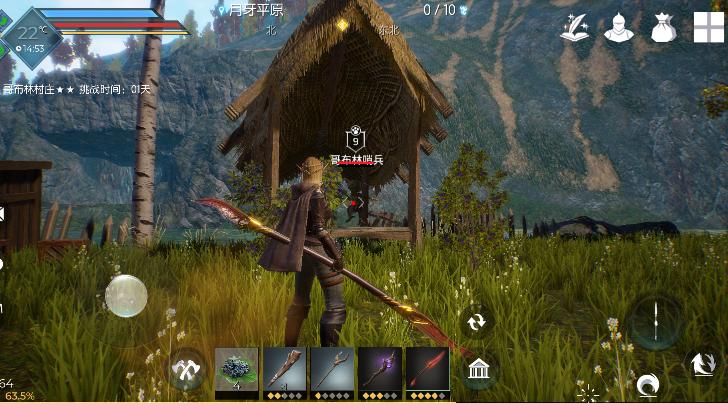Choose the purple orb staff slot
The width and height of the screenshot is (728, 403).
click(x=380, y=369)
